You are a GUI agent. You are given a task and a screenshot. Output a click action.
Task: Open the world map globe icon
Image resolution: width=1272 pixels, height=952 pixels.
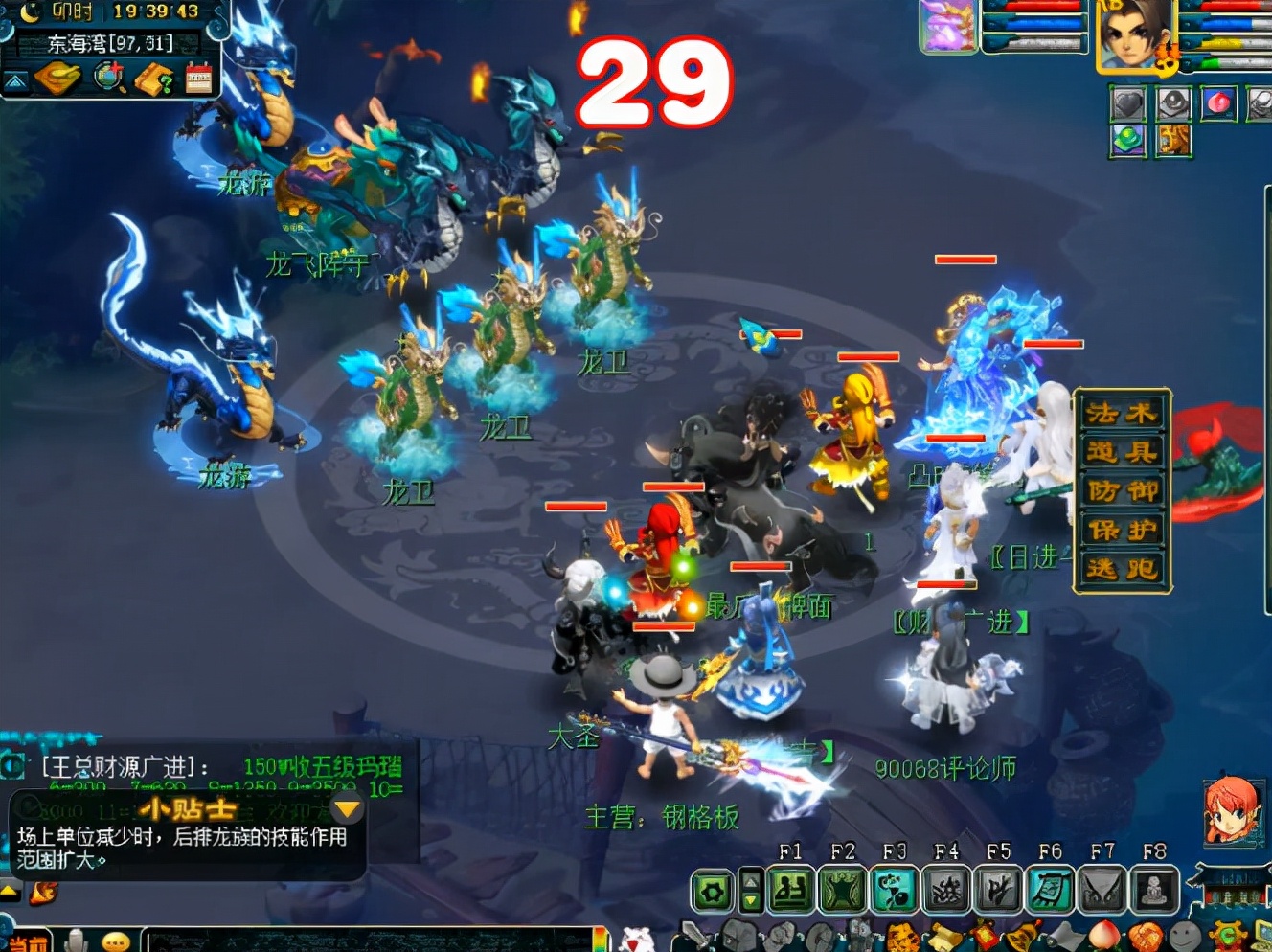pos(109,78)
